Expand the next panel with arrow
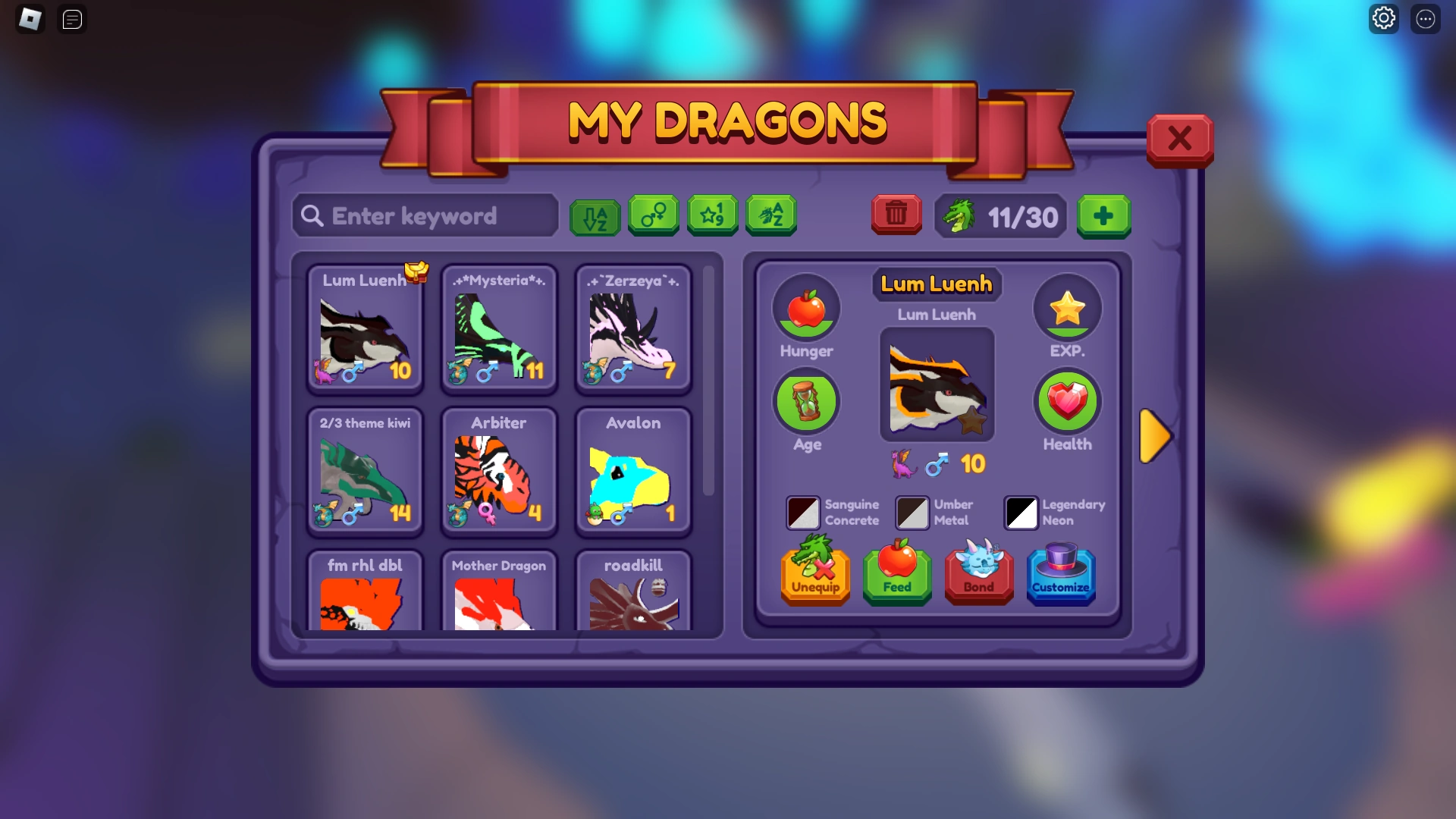Viewport: 1456px width, 819px height. (1155, 436)
